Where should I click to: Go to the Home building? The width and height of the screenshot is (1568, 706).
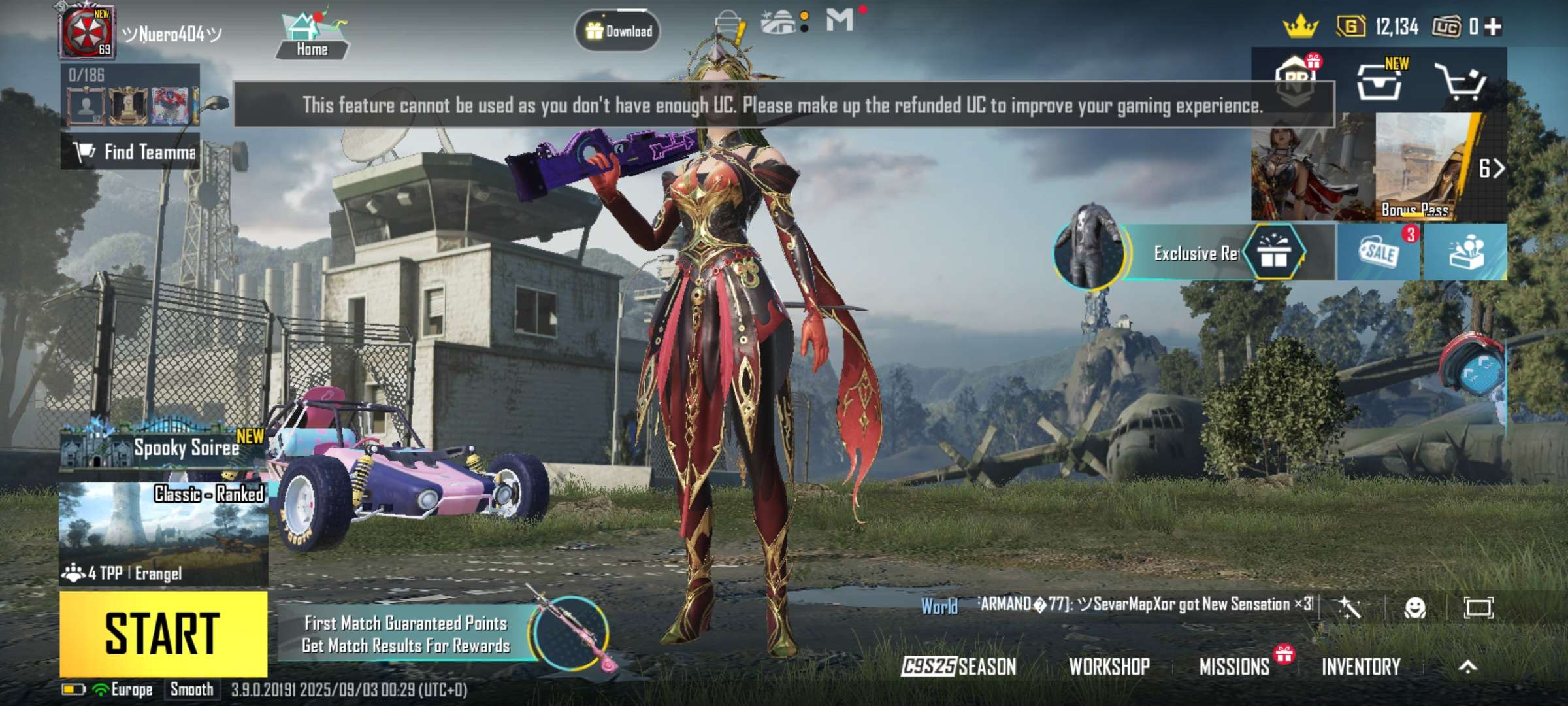point(312,36)
